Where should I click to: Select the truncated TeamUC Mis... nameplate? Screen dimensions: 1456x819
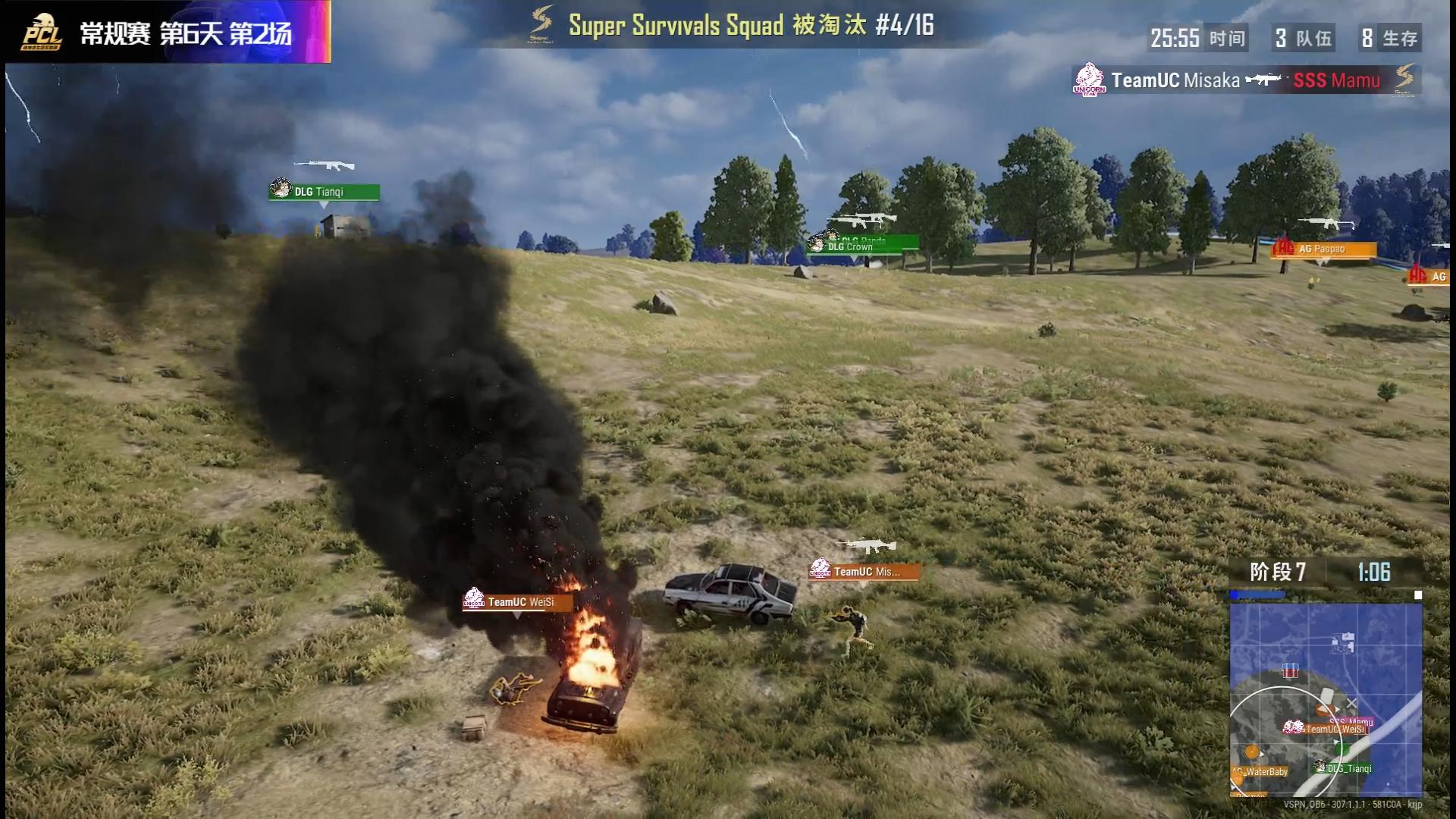point(864,572)
